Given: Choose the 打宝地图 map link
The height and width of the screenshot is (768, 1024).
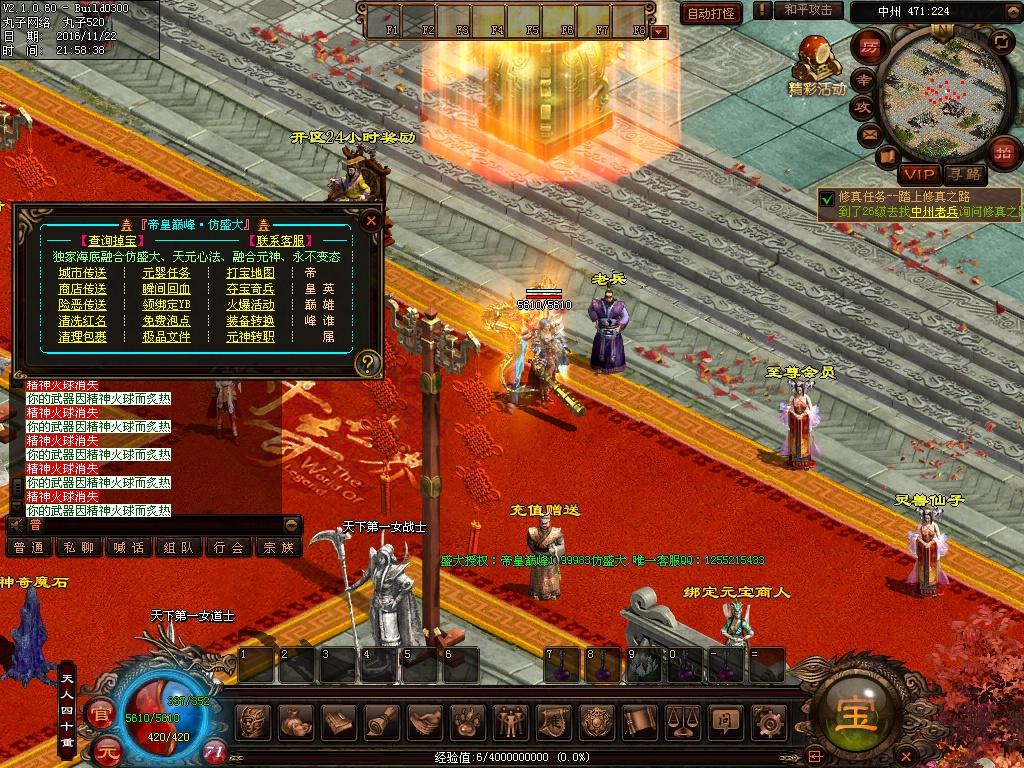Looking at the screenshot, I should (250, 272).
